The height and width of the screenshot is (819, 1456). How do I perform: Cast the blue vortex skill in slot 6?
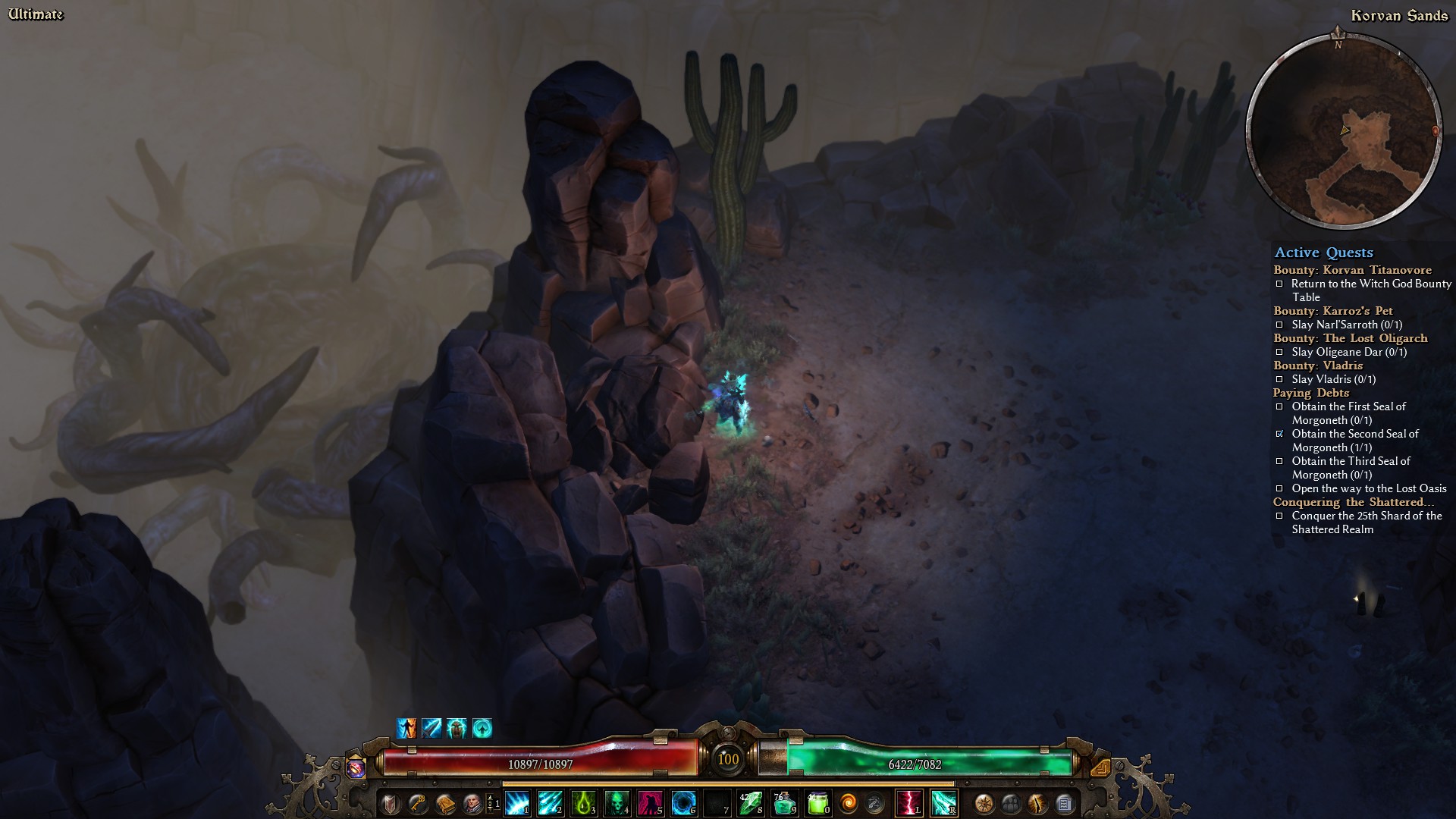coord(683,802)
